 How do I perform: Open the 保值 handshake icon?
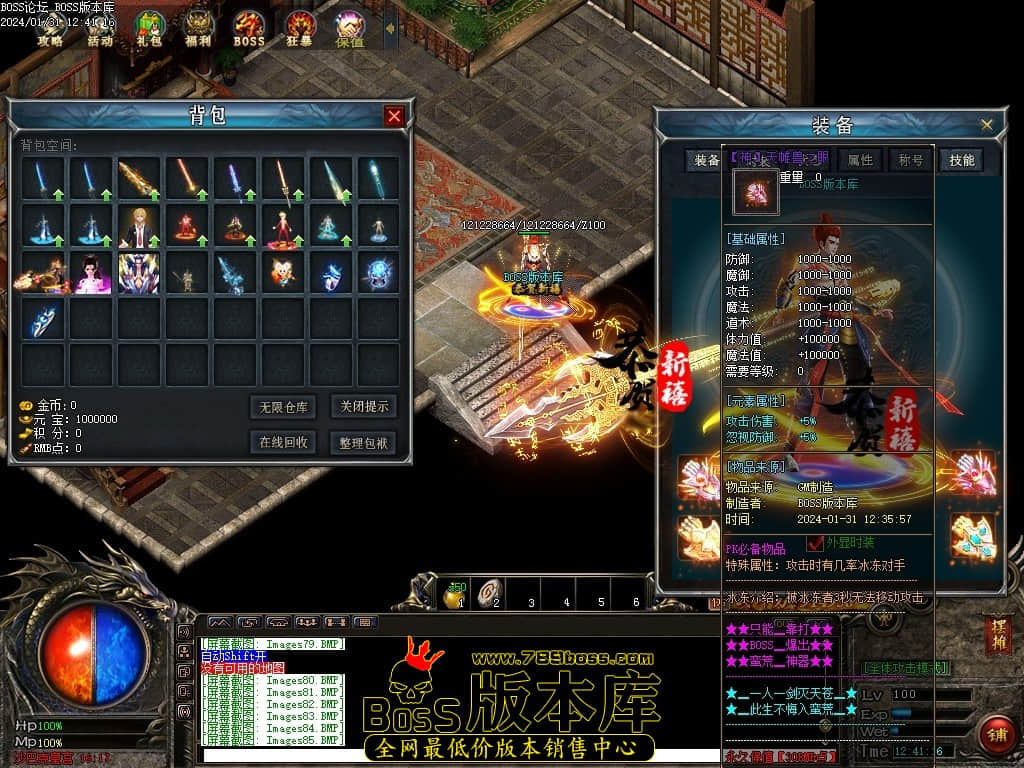click(x=350, y=28)
